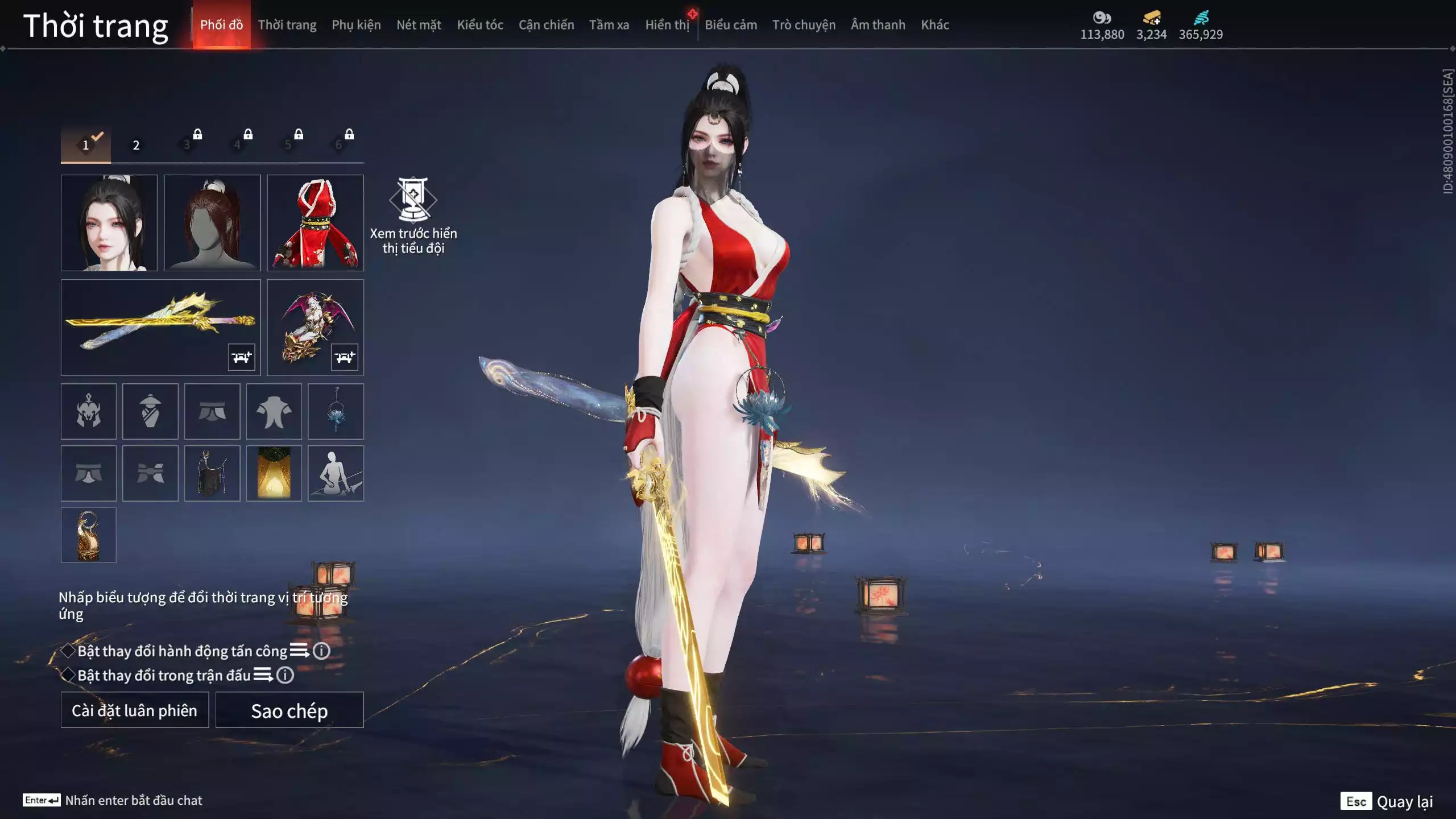Open the Phụ kiện tab

point(356,25)
